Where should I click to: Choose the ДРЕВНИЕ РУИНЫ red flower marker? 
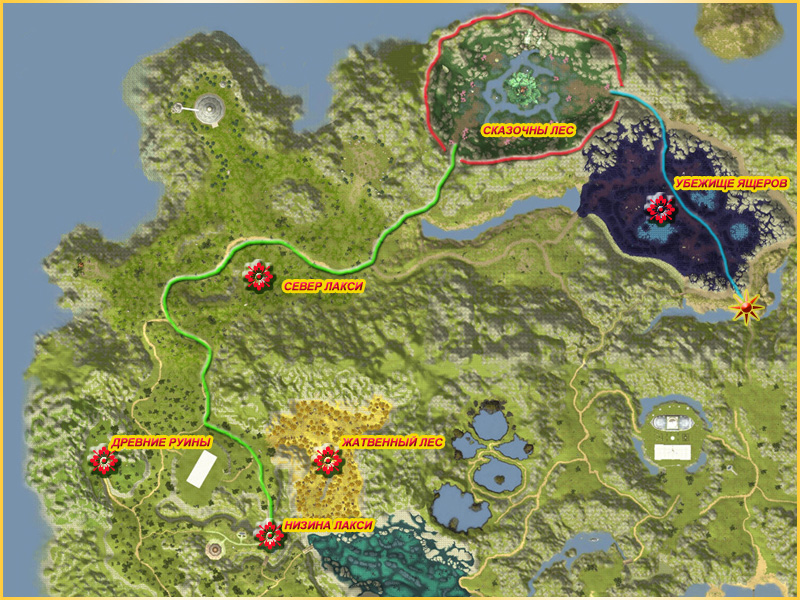(103, 460)
